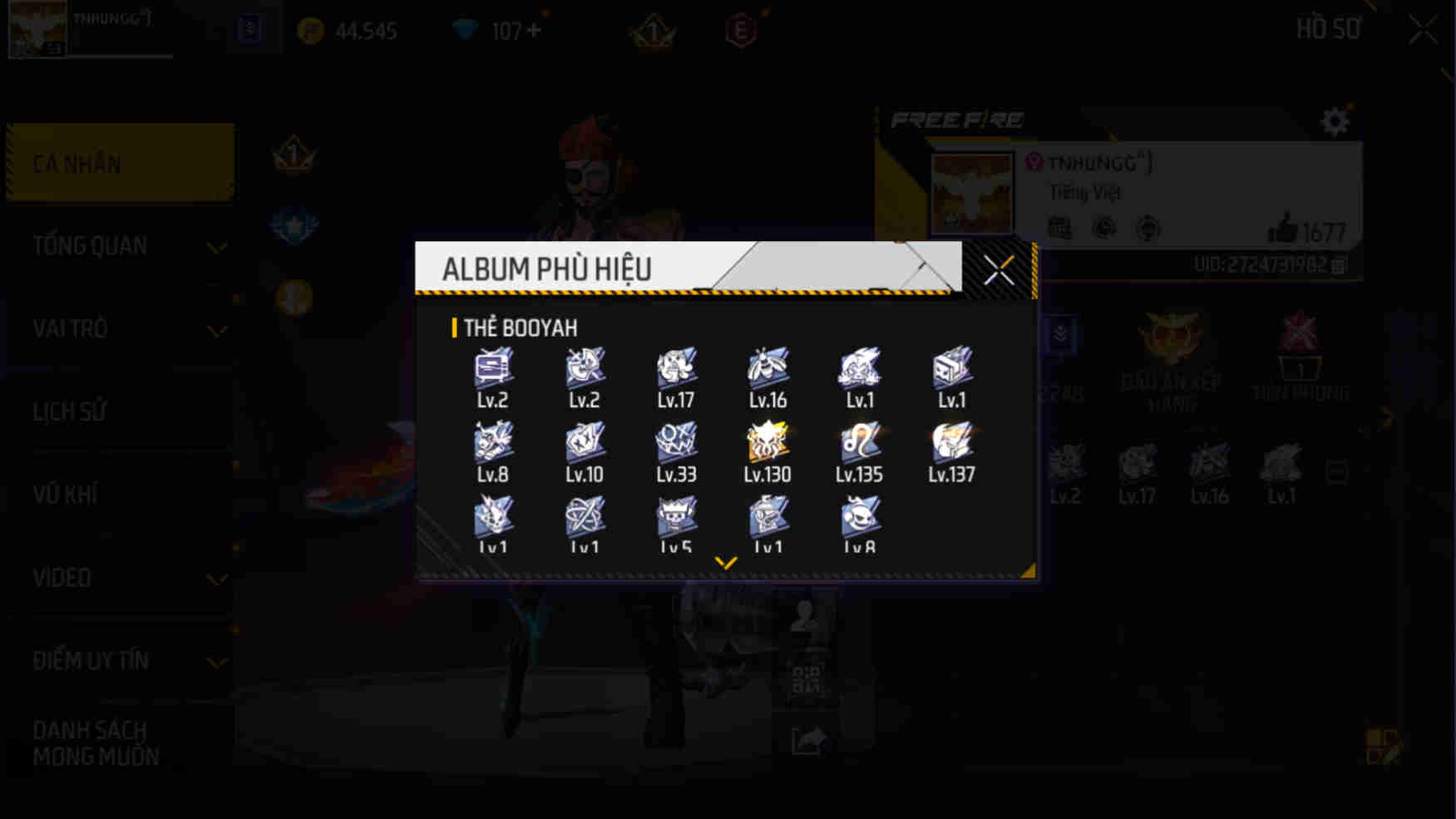Open the Lịch Sử section
Viewport: 1456px width, 819px height.
70,412
